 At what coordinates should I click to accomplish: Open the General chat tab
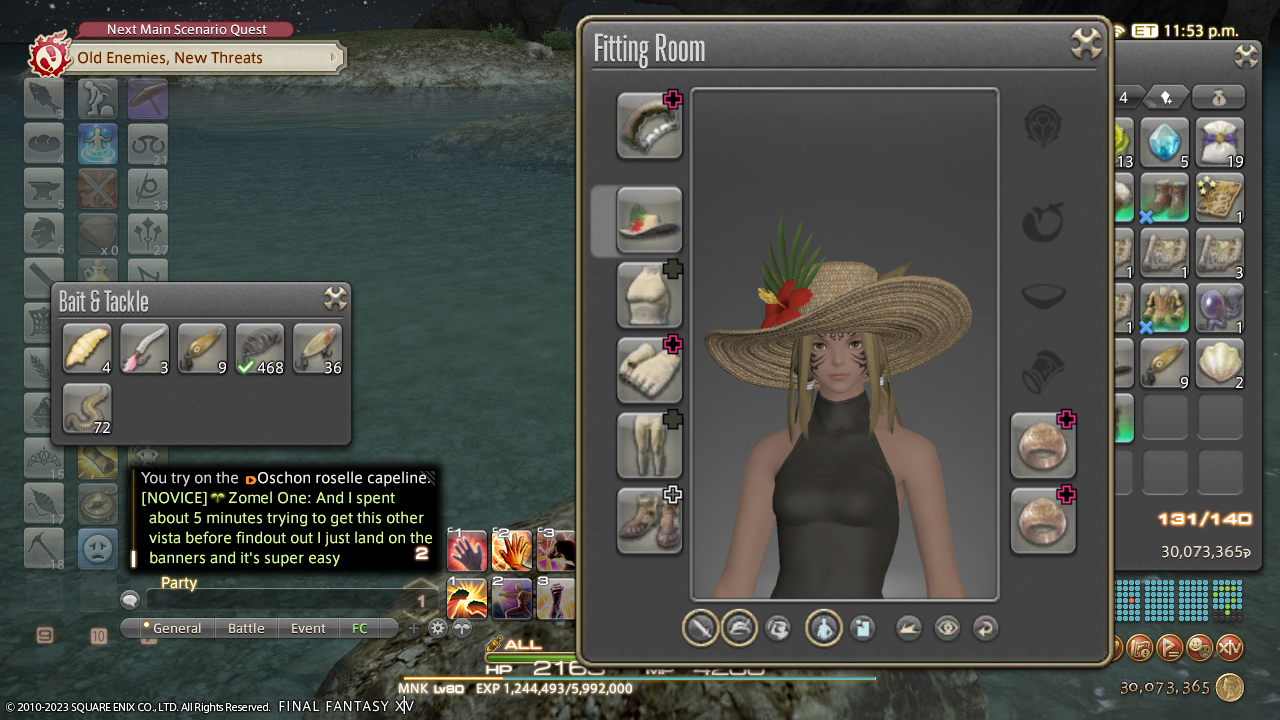176,628
